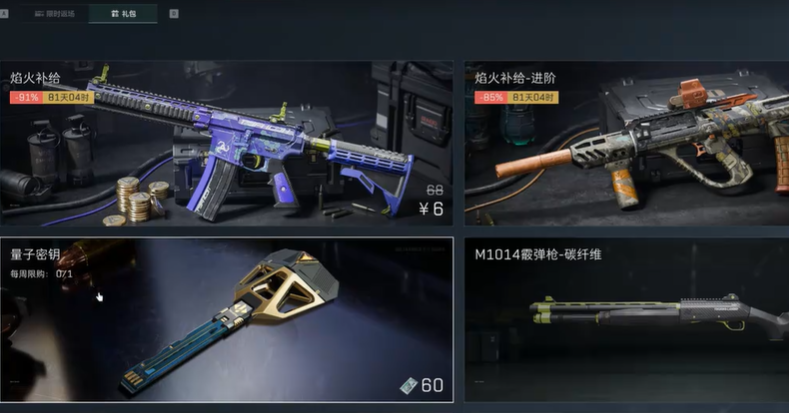Screen dimensions: 789x413
Task: Select the 礼包 tab
Action: coord(125,14)
